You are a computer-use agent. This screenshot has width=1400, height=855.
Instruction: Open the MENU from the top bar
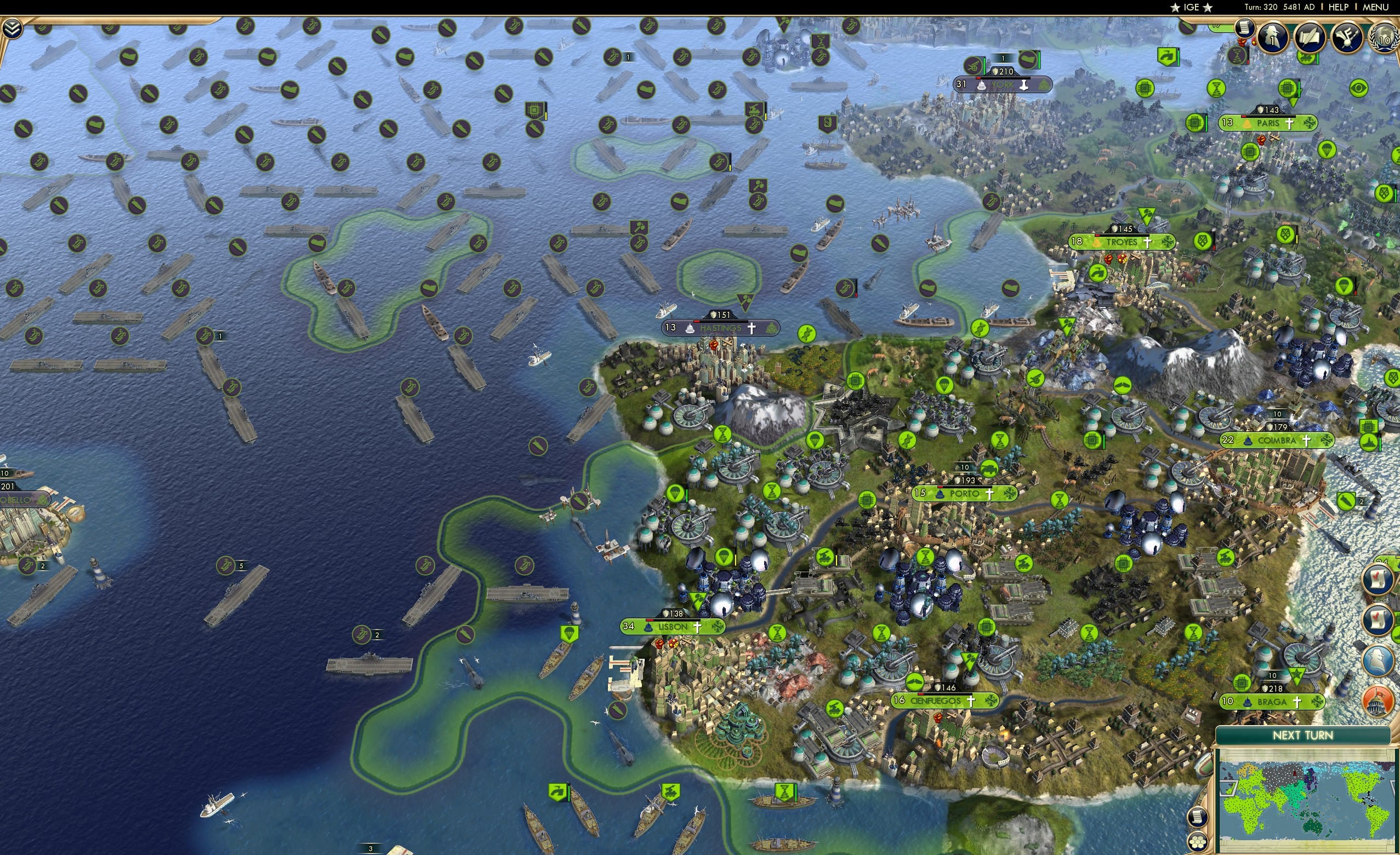(1375, 7)
